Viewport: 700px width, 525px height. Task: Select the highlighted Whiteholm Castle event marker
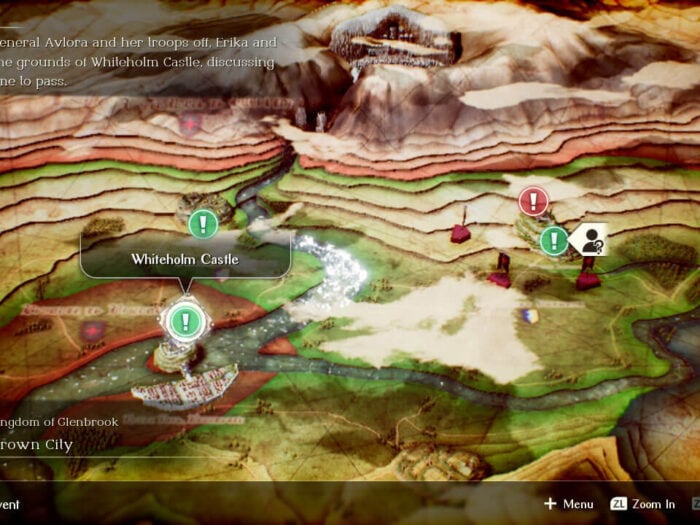coord(185,321)
